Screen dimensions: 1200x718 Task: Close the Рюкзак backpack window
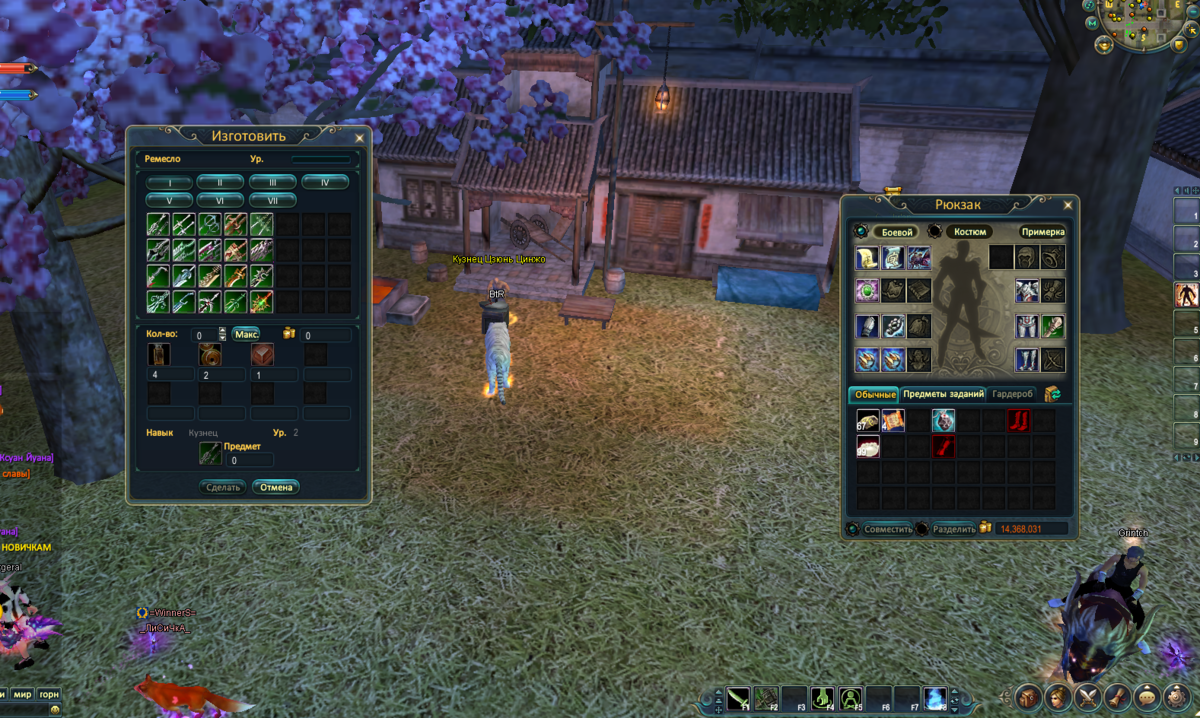point(1066,206)
